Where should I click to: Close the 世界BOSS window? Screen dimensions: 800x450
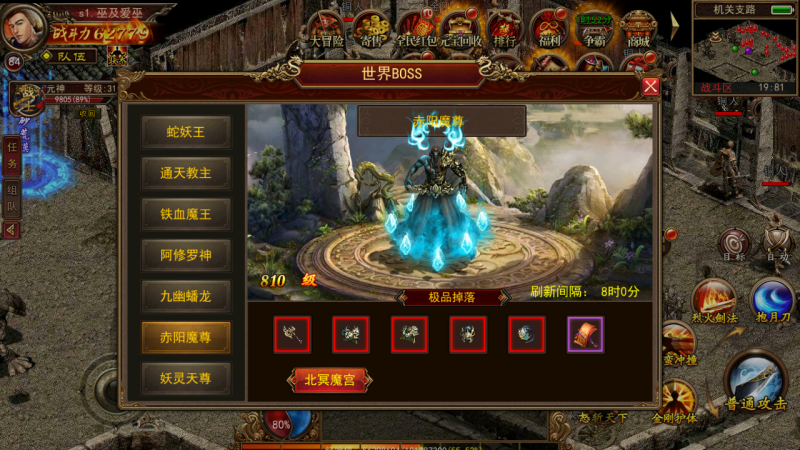click(650, 86)
